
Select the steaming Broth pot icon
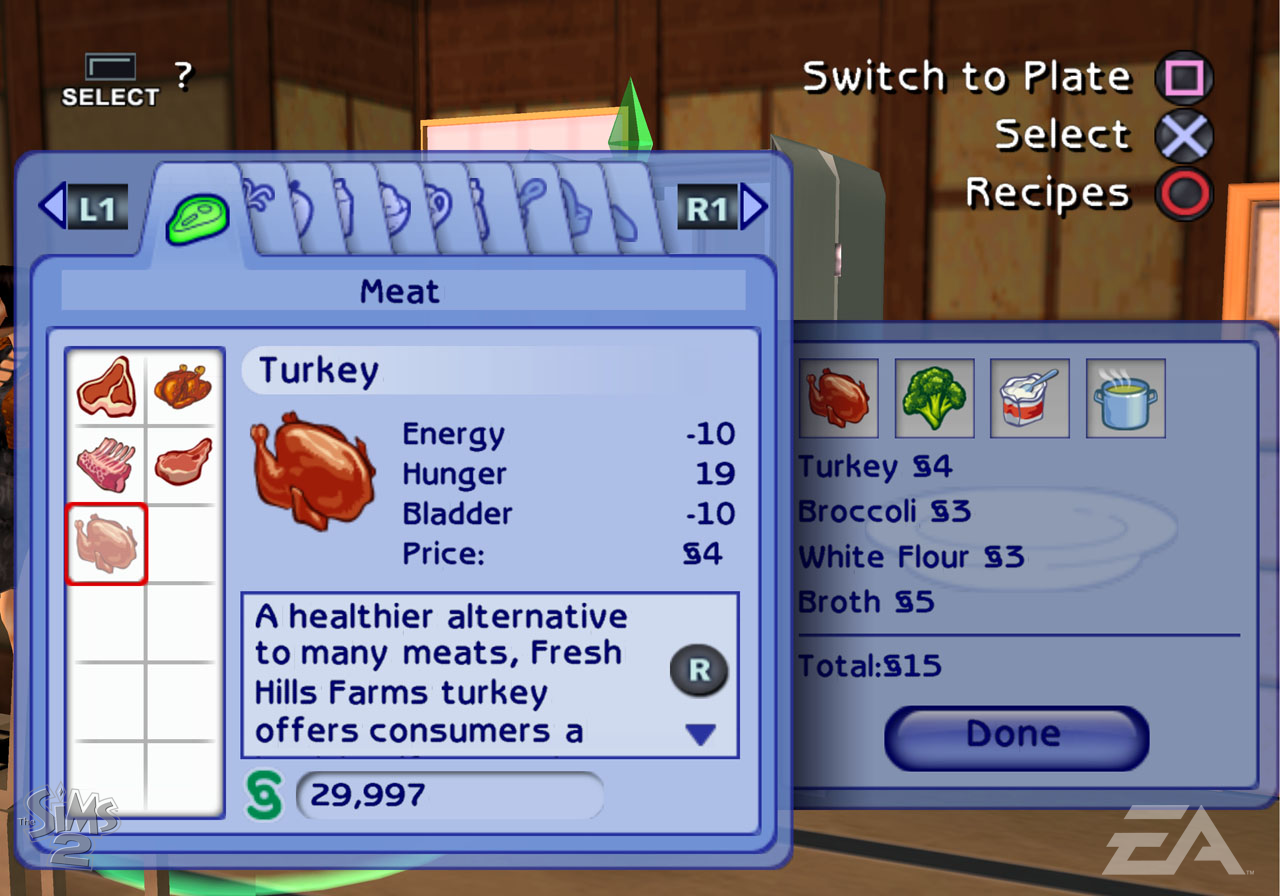coord(1124,399)
